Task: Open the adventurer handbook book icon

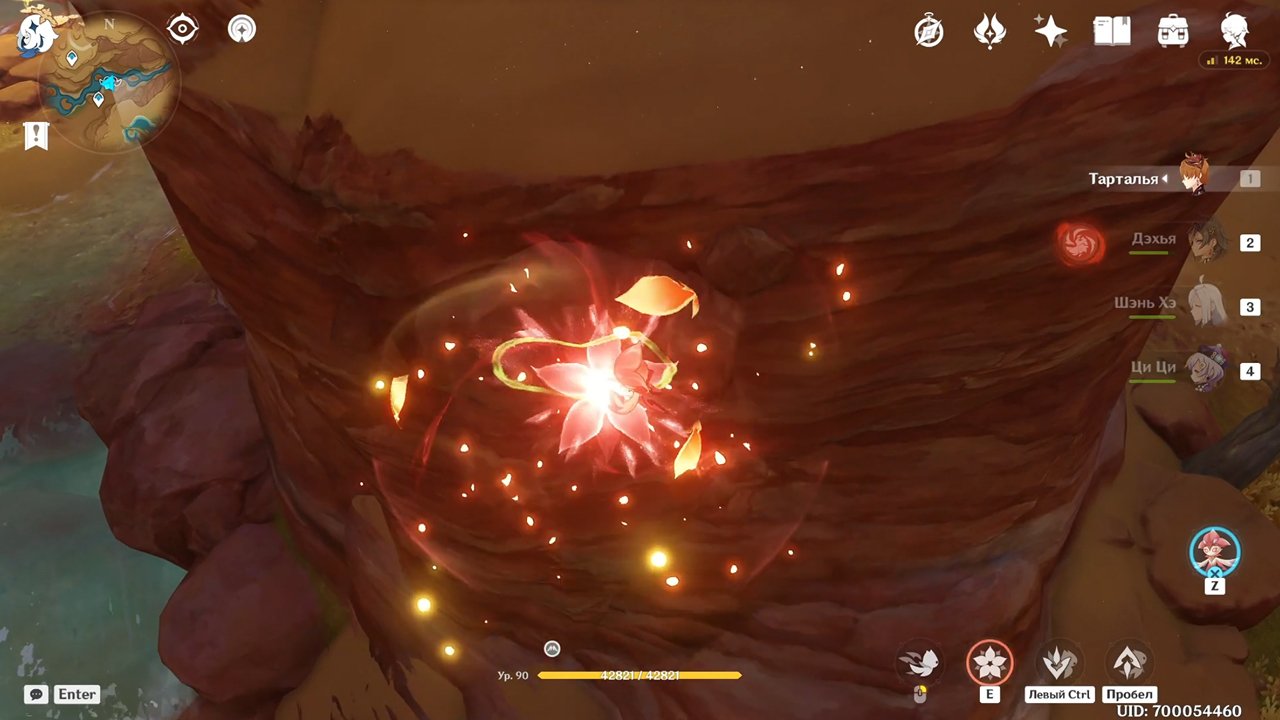Action: [x=1111, y=32]
